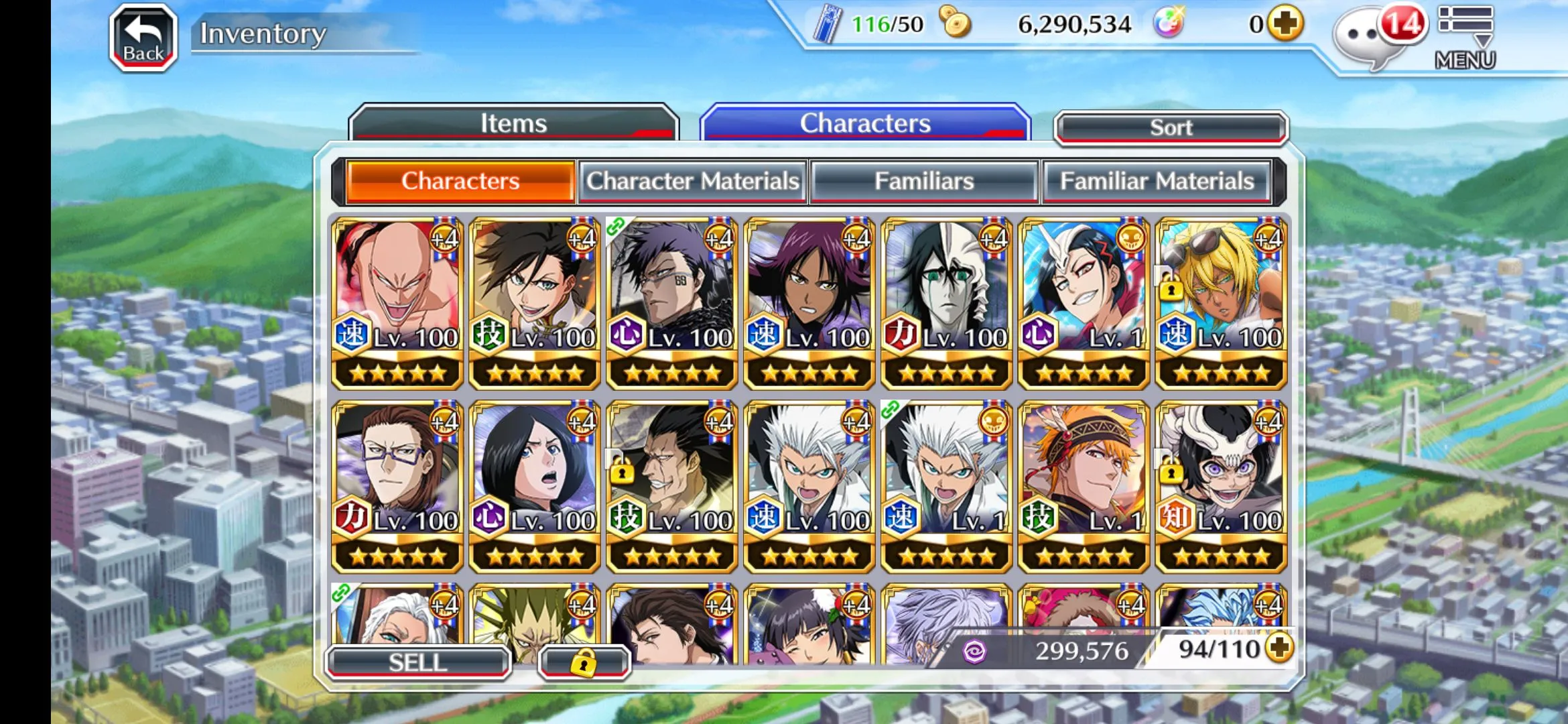Image resolution: width=1568 pixels, height=724 pixels.
Task: Show the Familiar Materials sub-tab
Action: 1157,181
